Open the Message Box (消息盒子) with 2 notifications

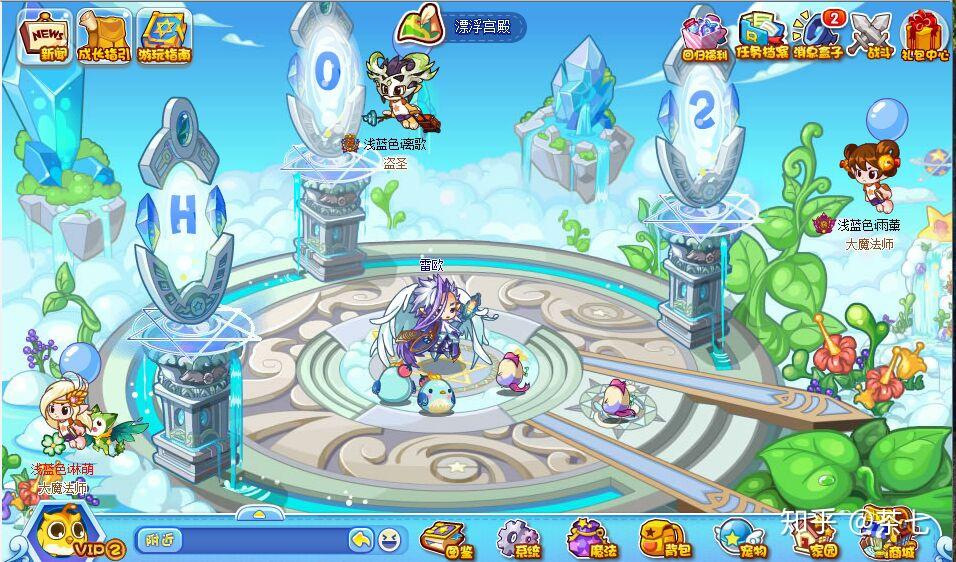818,35
